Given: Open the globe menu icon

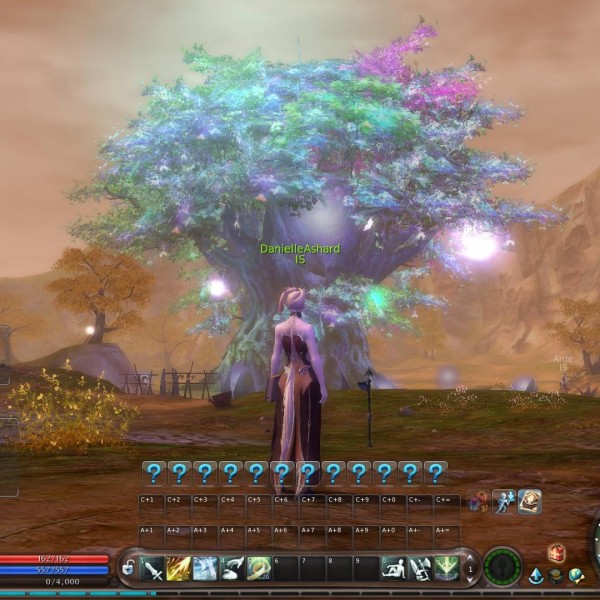Looking at the screenshot, I should pos(576,576).
